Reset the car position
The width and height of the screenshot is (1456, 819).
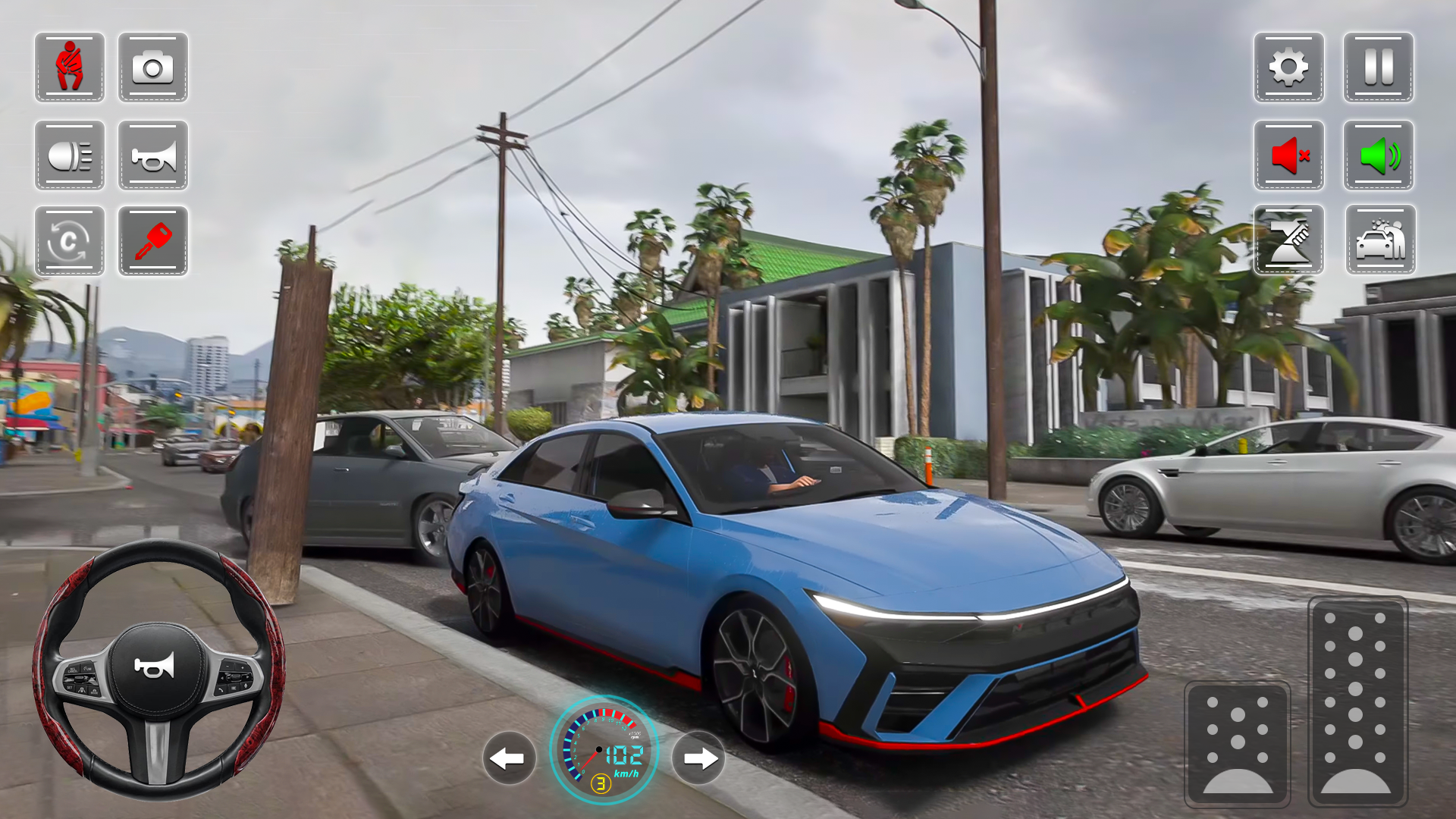pos(69,241)
